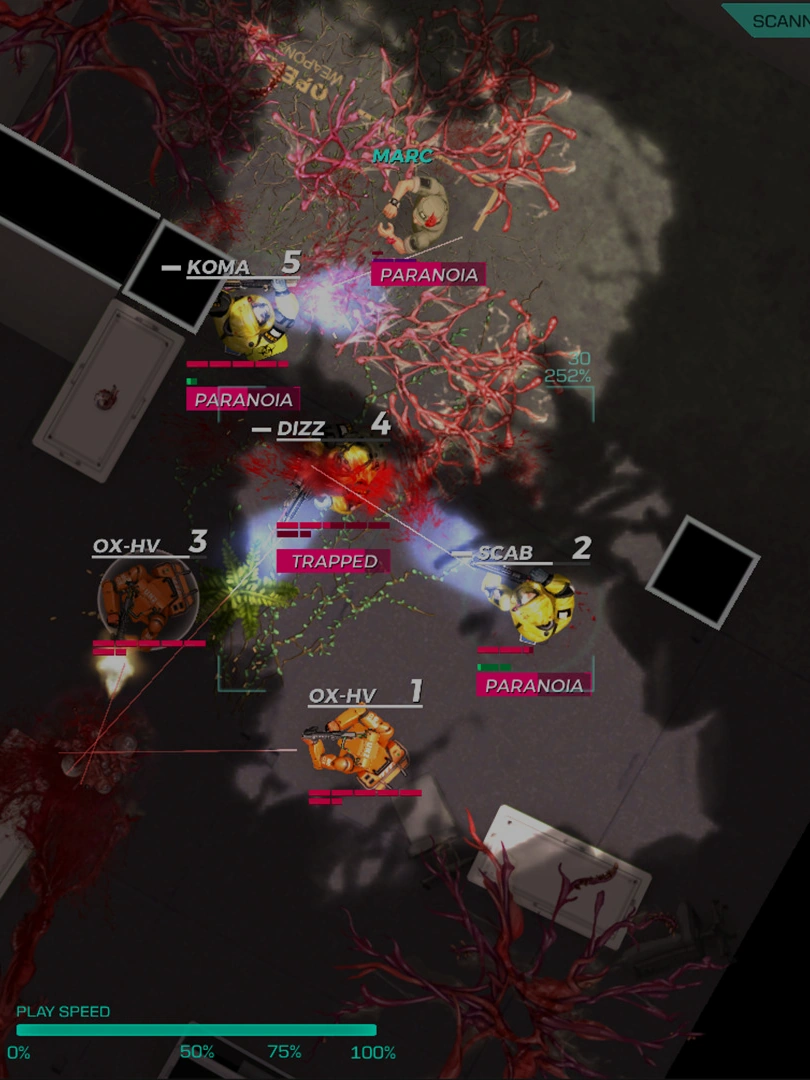
Task: Set the play speed slider to 50%
Action: click(197, 1030)
